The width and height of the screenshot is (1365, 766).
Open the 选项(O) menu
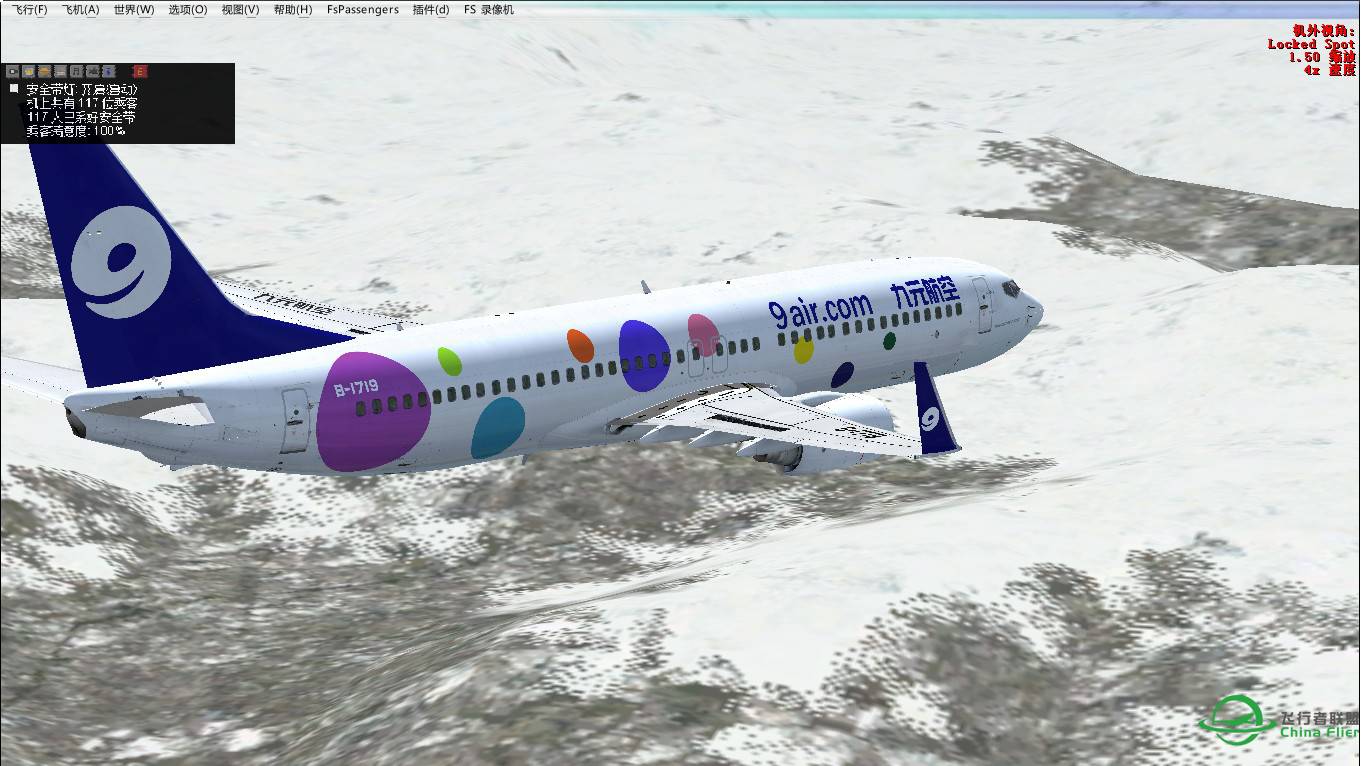click(x=187, y=9)
